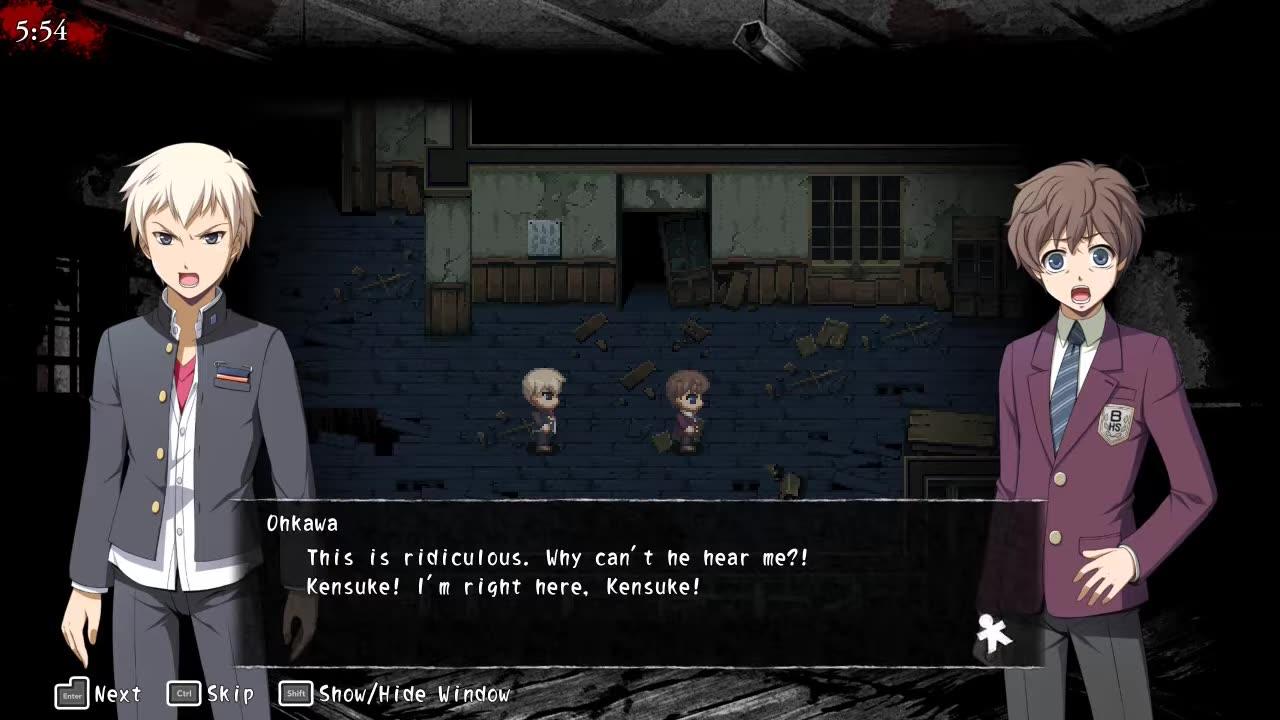Click the Shift key icon for Show/Hide Window
Viewport: 1280px width, 720px height.
[295, 692]
